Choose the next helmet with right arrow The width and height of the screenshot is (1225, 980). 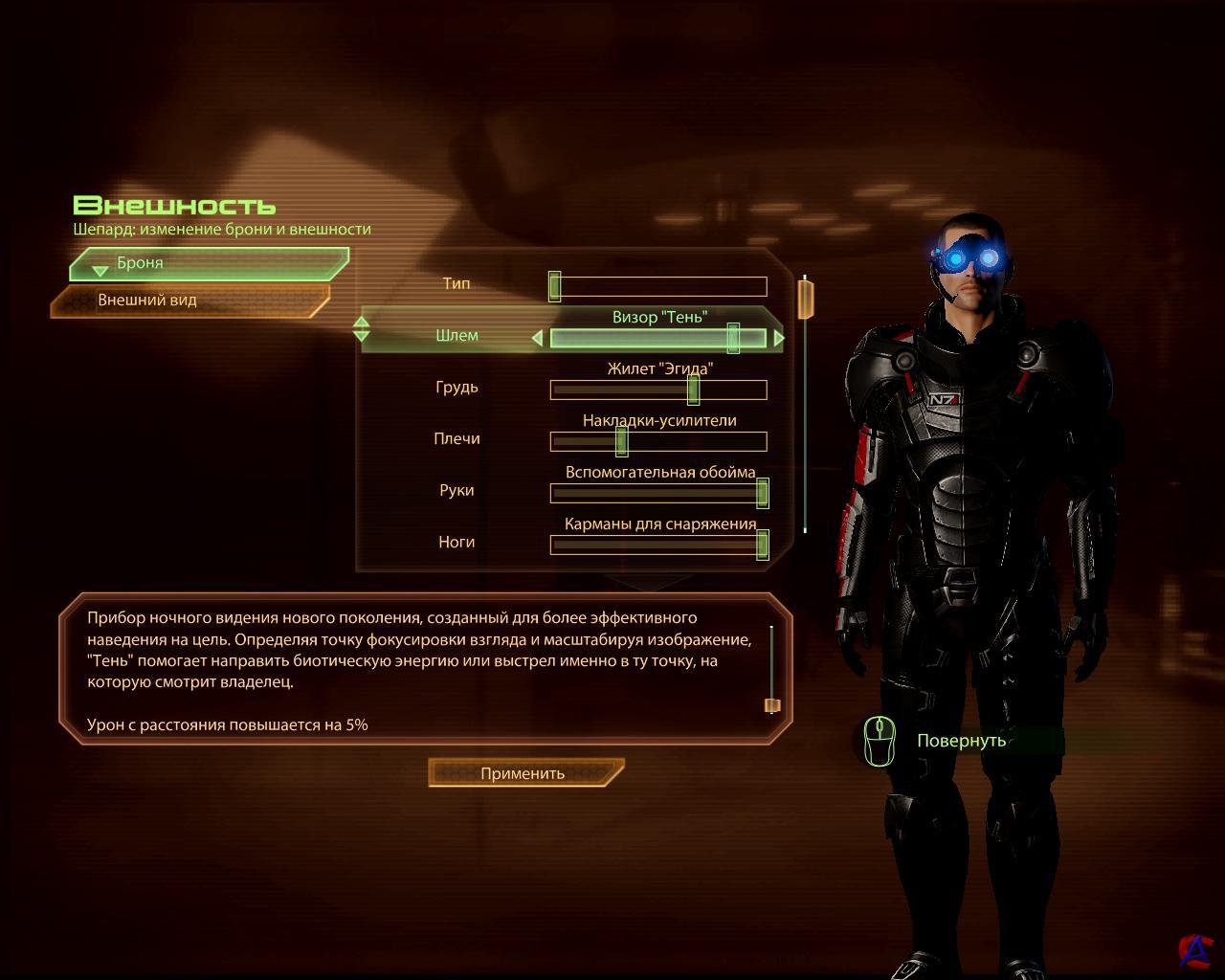[779, 338]
